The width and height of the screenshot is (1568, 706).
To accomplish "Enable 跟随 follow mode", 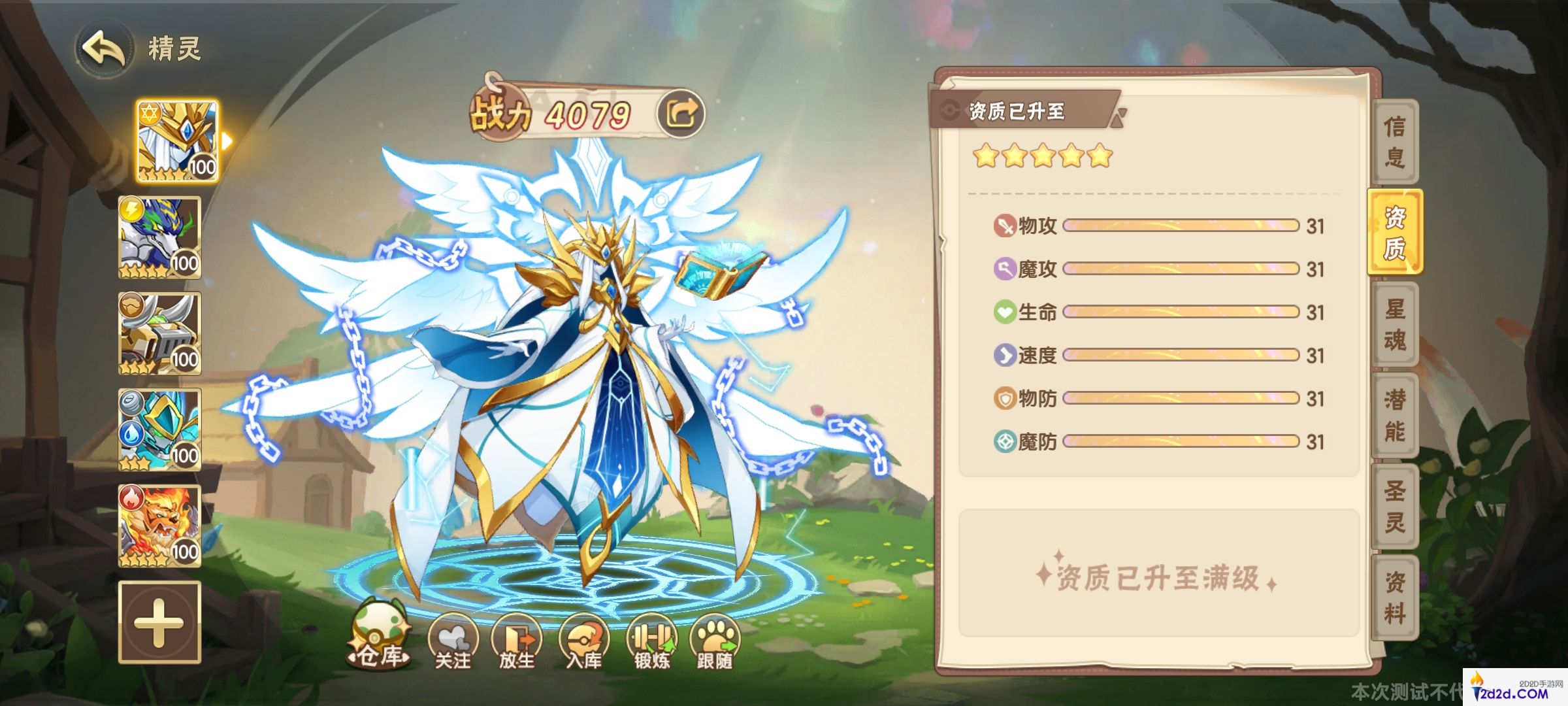I will 715,642.
